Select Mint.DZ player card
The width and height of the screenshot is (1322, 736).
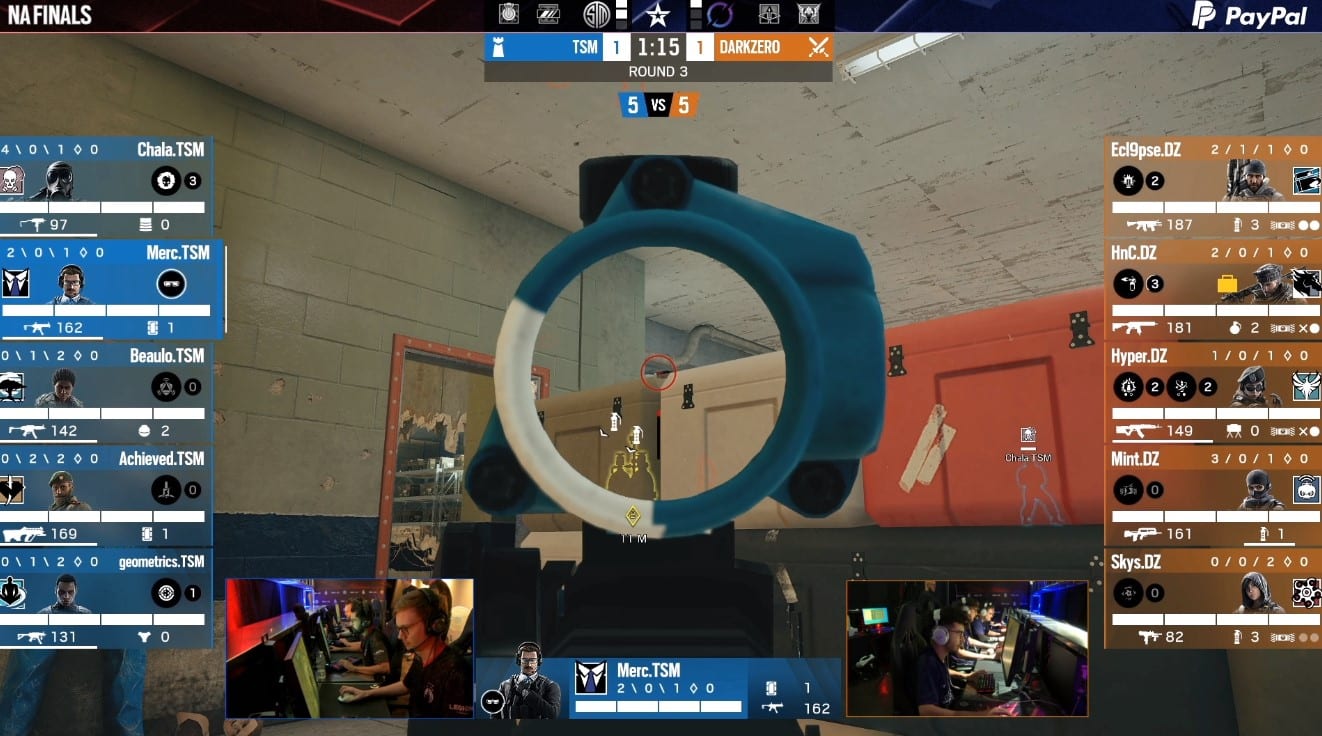1213,495
